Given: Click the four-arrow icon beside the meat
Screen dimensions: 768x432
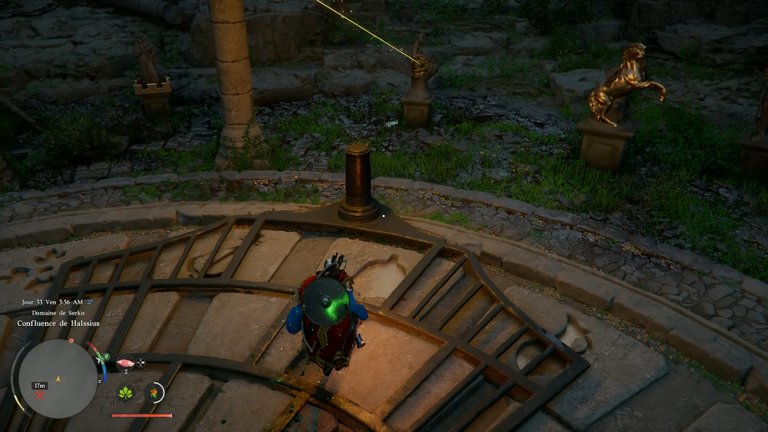Looking at the screenshot, I should 140,363.
